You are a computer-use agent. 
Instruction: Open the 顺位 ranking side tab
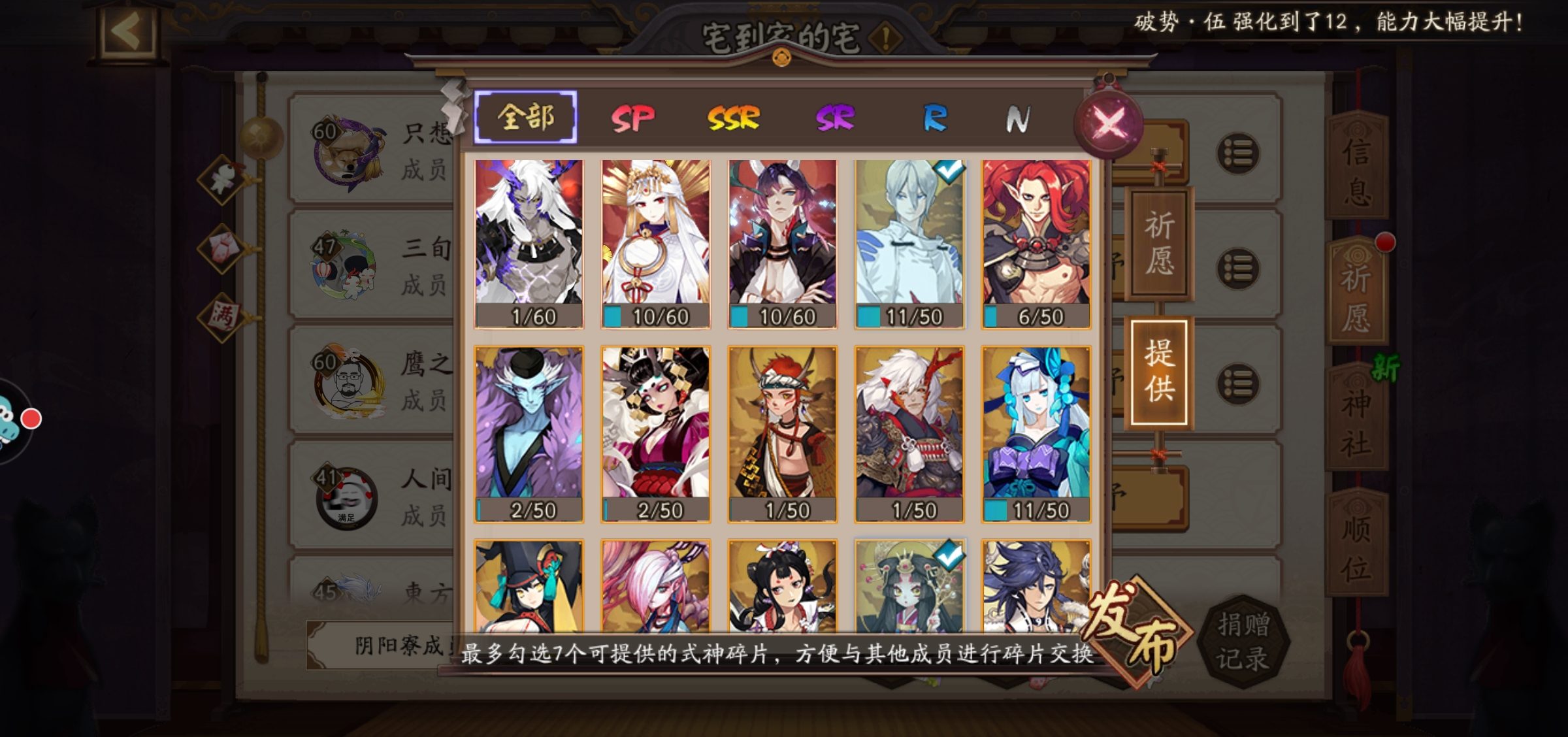tap(1357, 546)
